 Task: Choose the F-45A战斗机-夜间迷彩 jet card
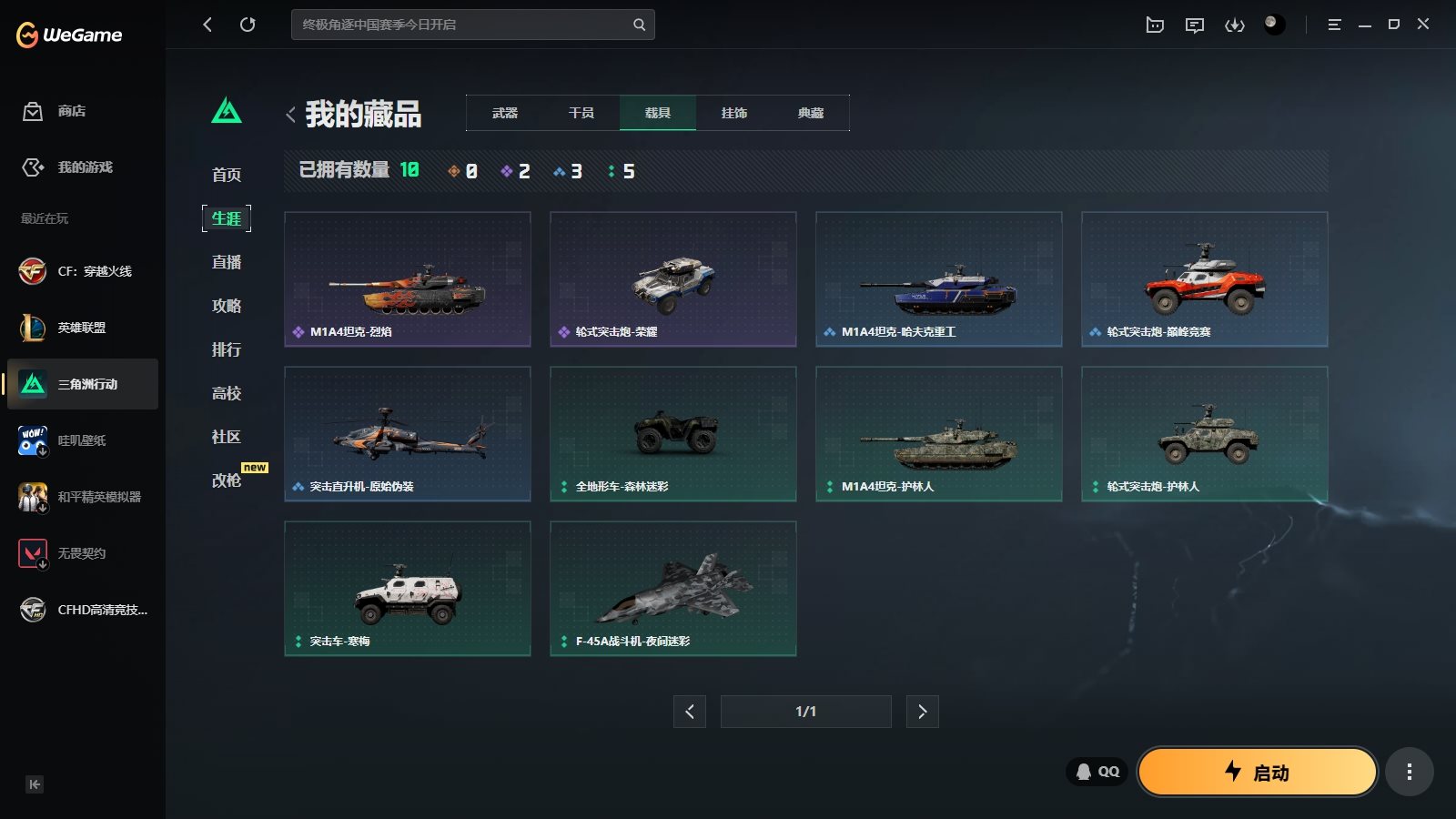[x=673, y=589]
